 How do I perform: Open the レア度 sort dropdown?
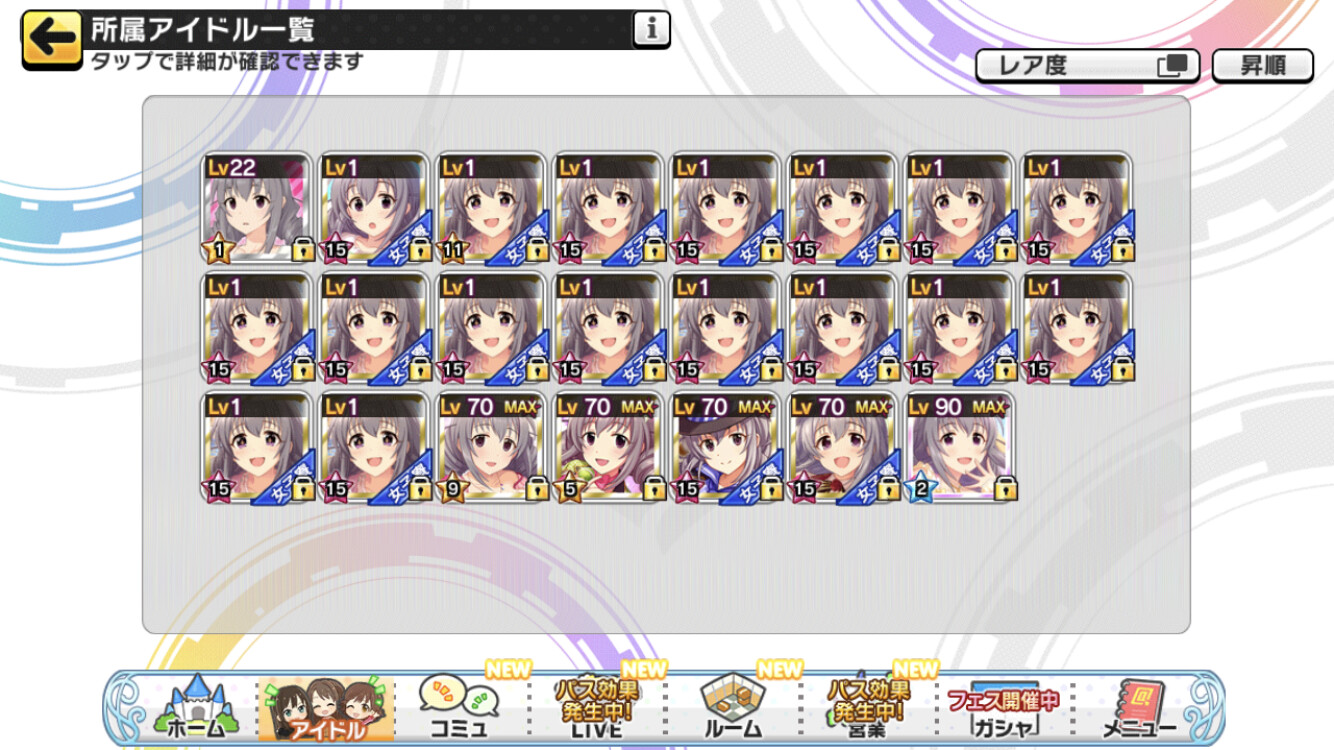(x=1087, y=66)
